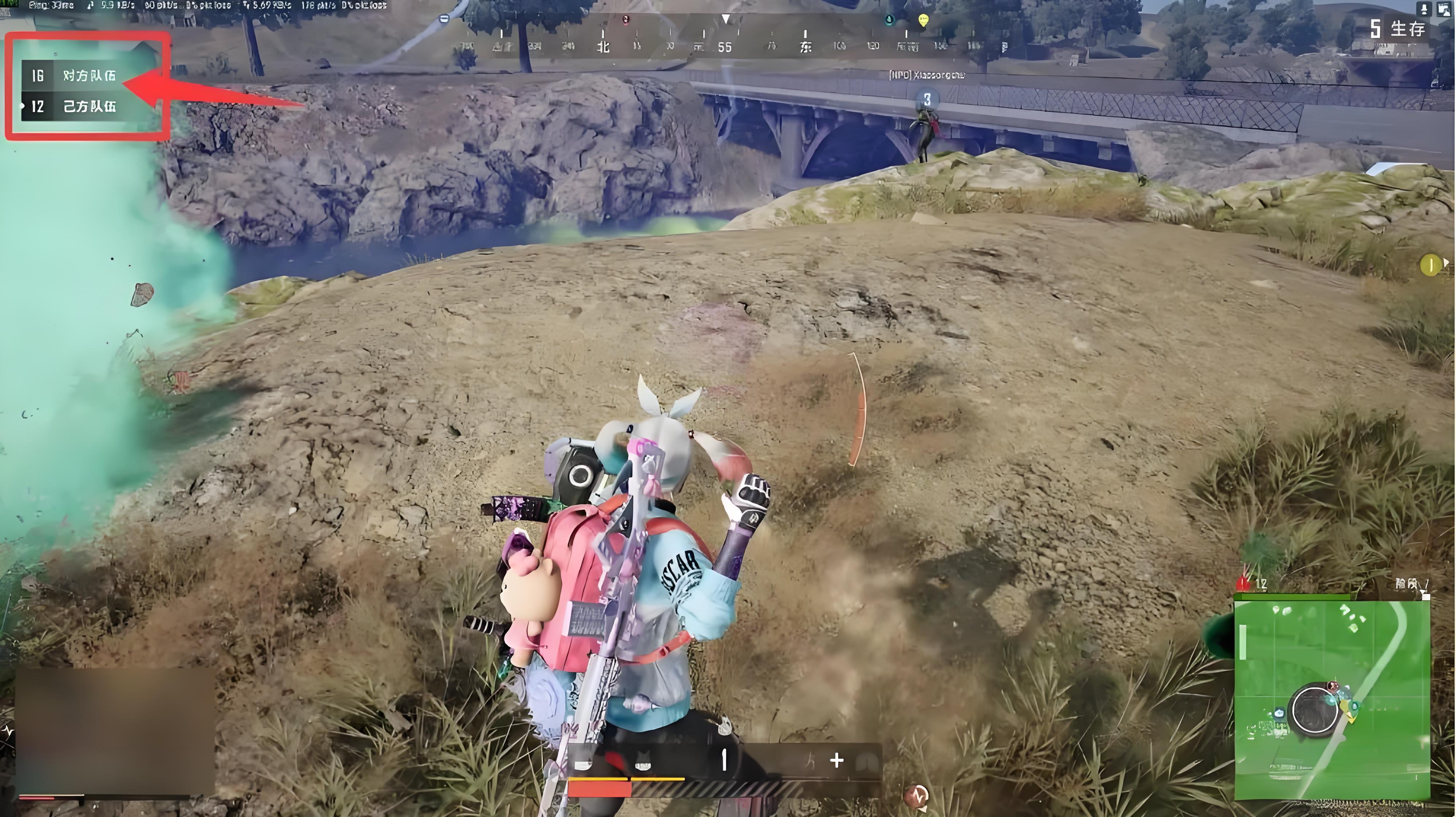Select the circular marker icon on the right edge
Viewport: 1456px width, 817px height.
tap(1431, 265)
